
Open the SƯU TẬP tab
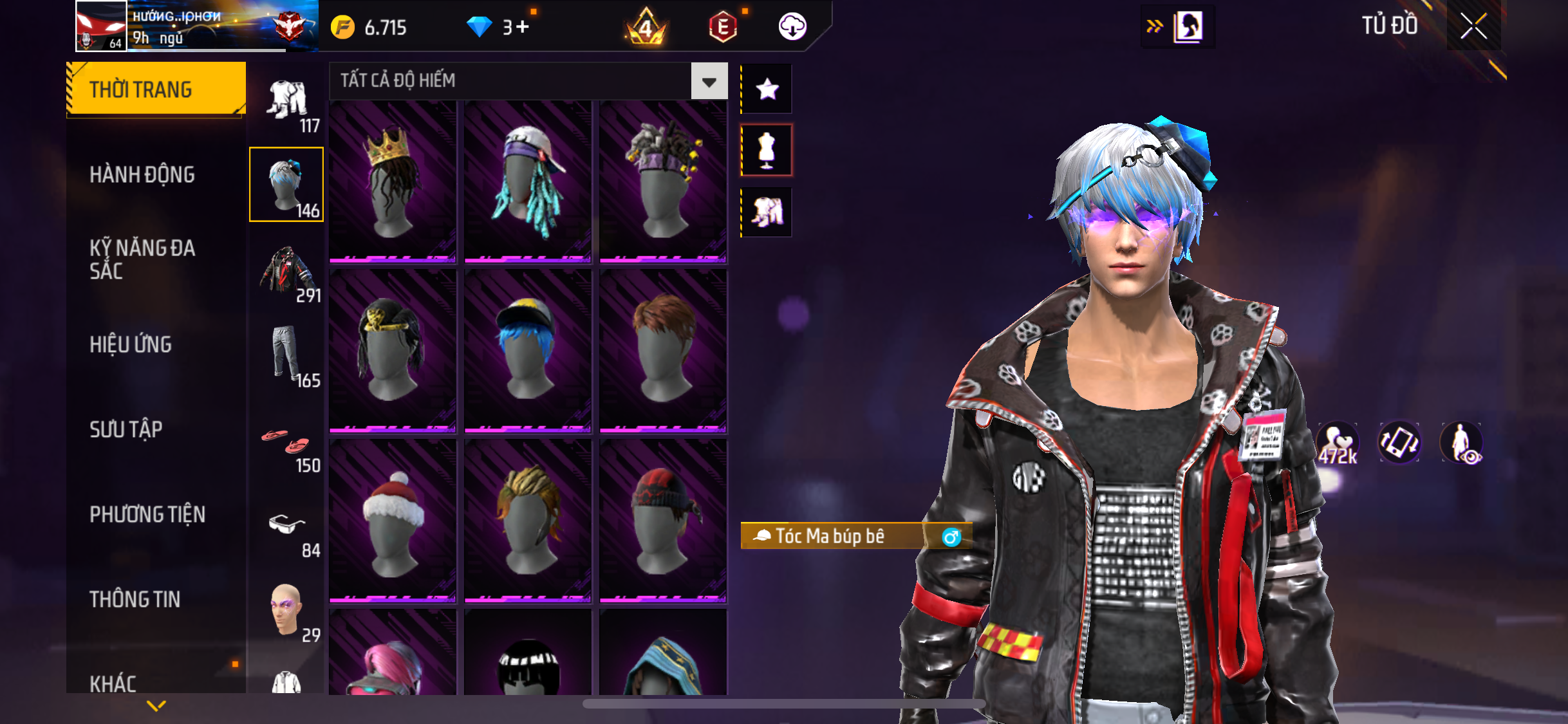tap(126, 429)
